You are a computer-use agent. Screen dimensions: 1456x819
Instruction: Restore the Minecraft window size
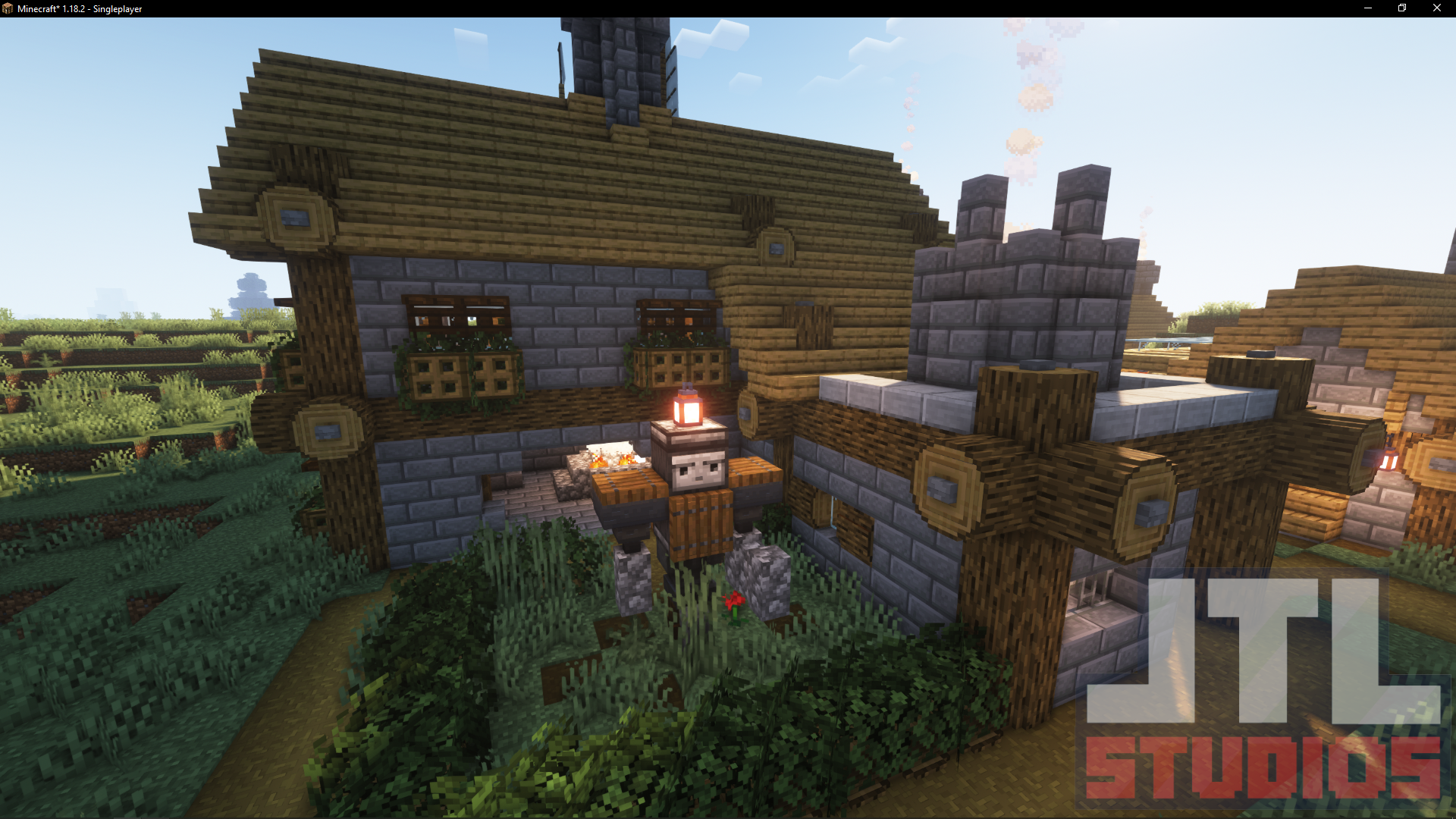1401,8
